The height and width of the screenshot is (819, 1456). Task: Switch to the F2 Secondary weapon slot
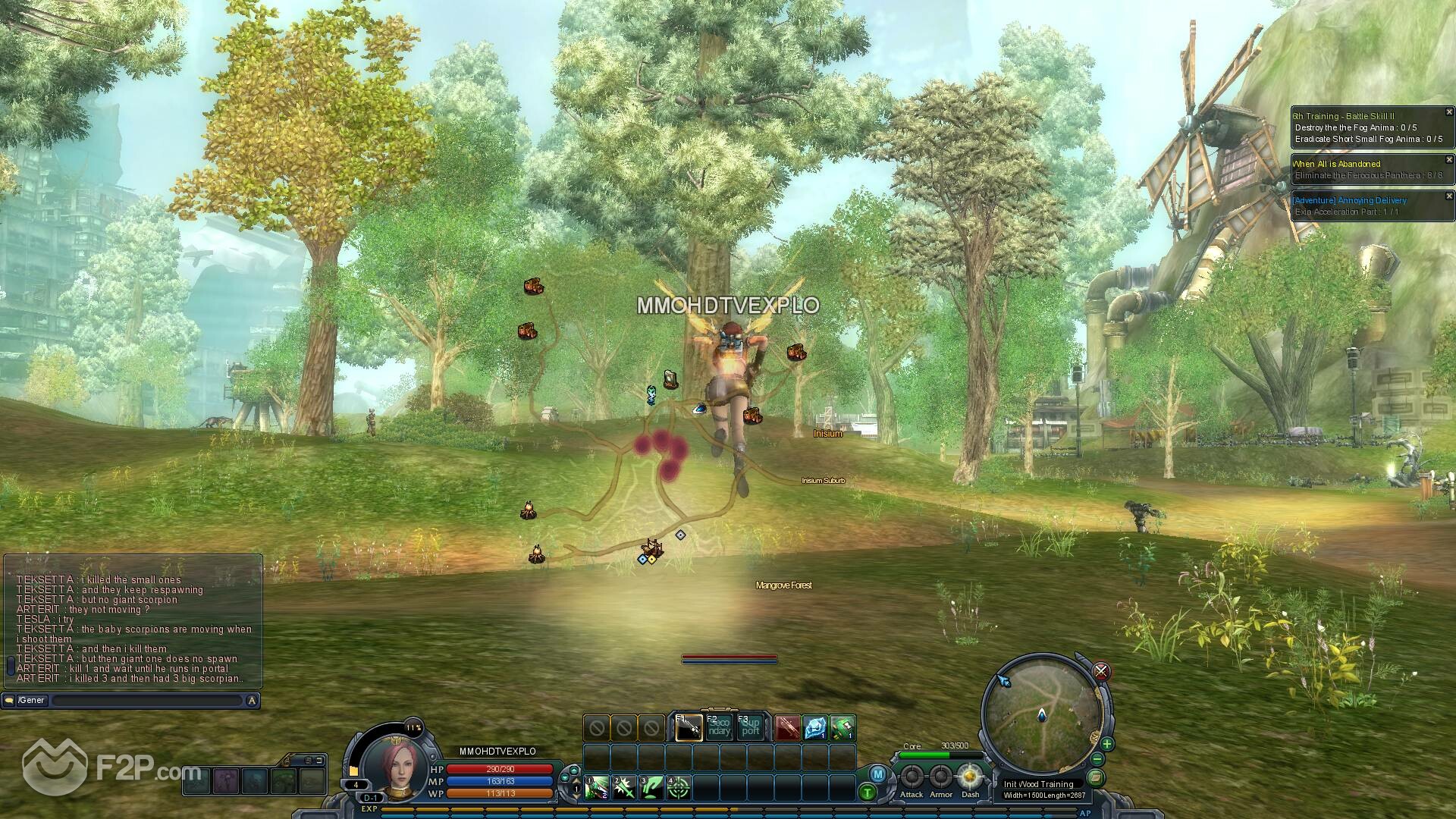719,728
